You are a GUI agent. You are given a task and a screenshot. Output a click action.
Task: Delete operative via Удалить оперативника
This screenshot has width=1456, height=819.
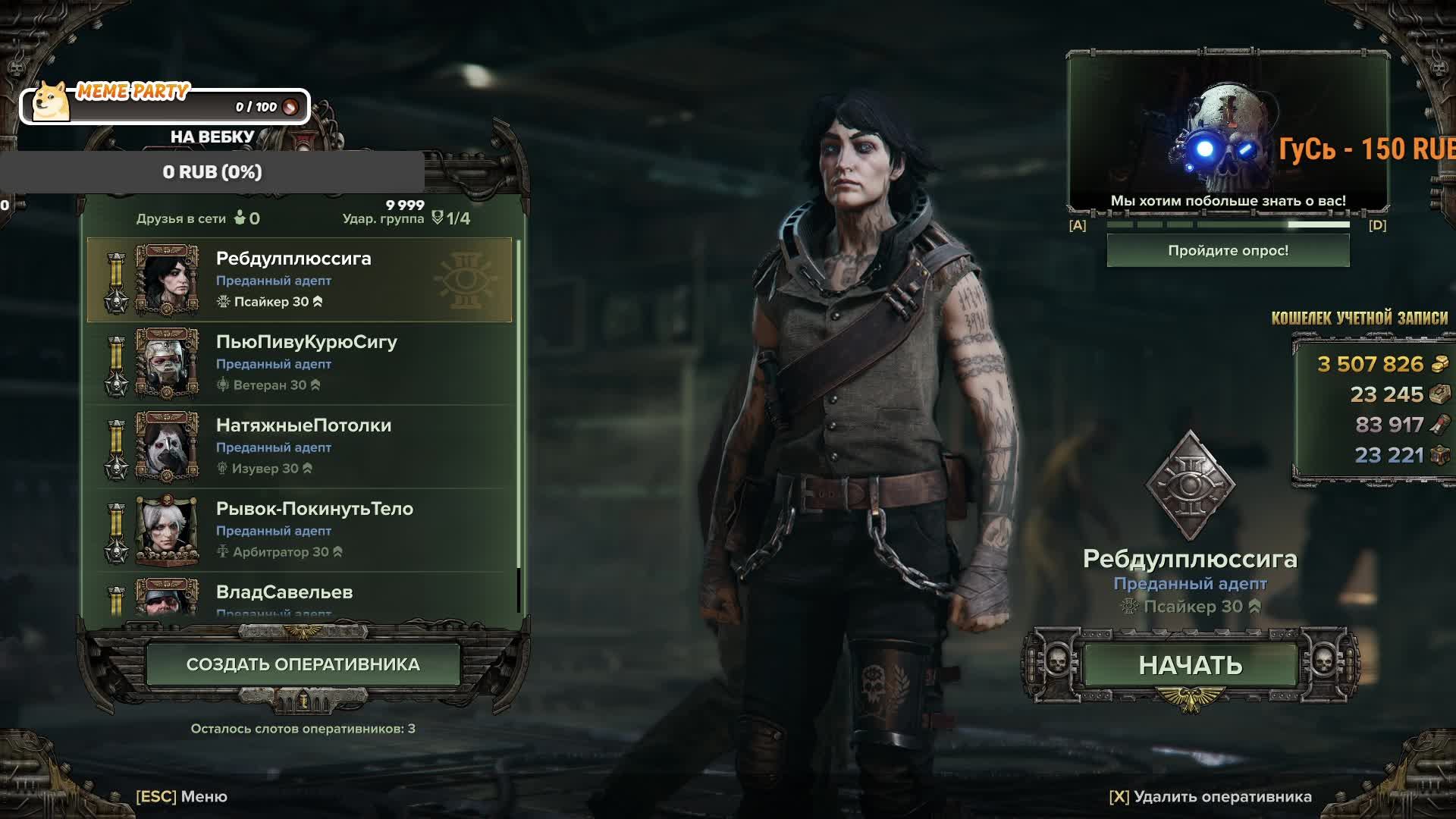coord(1210,796)
